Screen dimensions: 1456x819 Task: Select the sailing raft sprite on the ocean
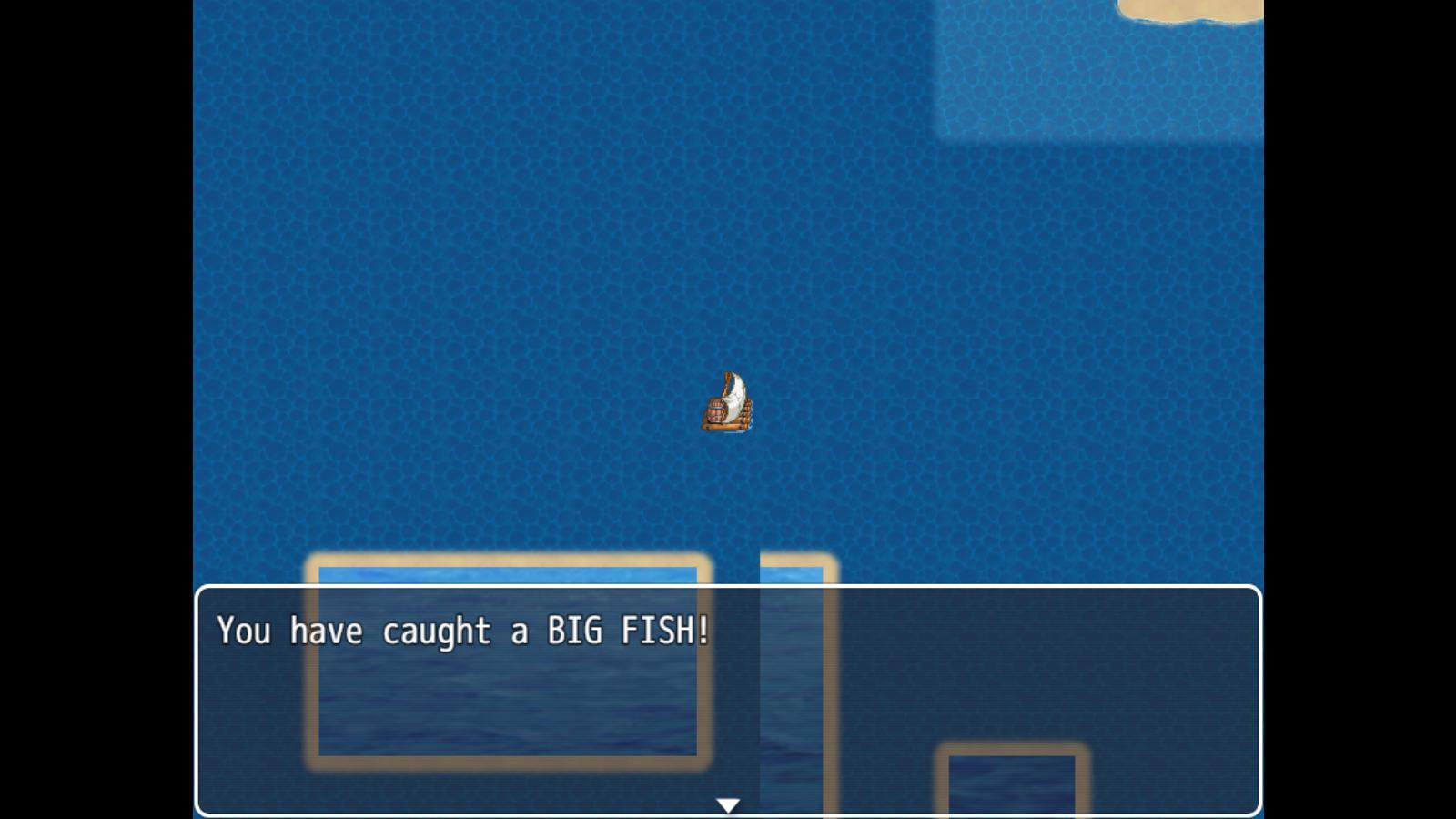click(x=728, y=405)
